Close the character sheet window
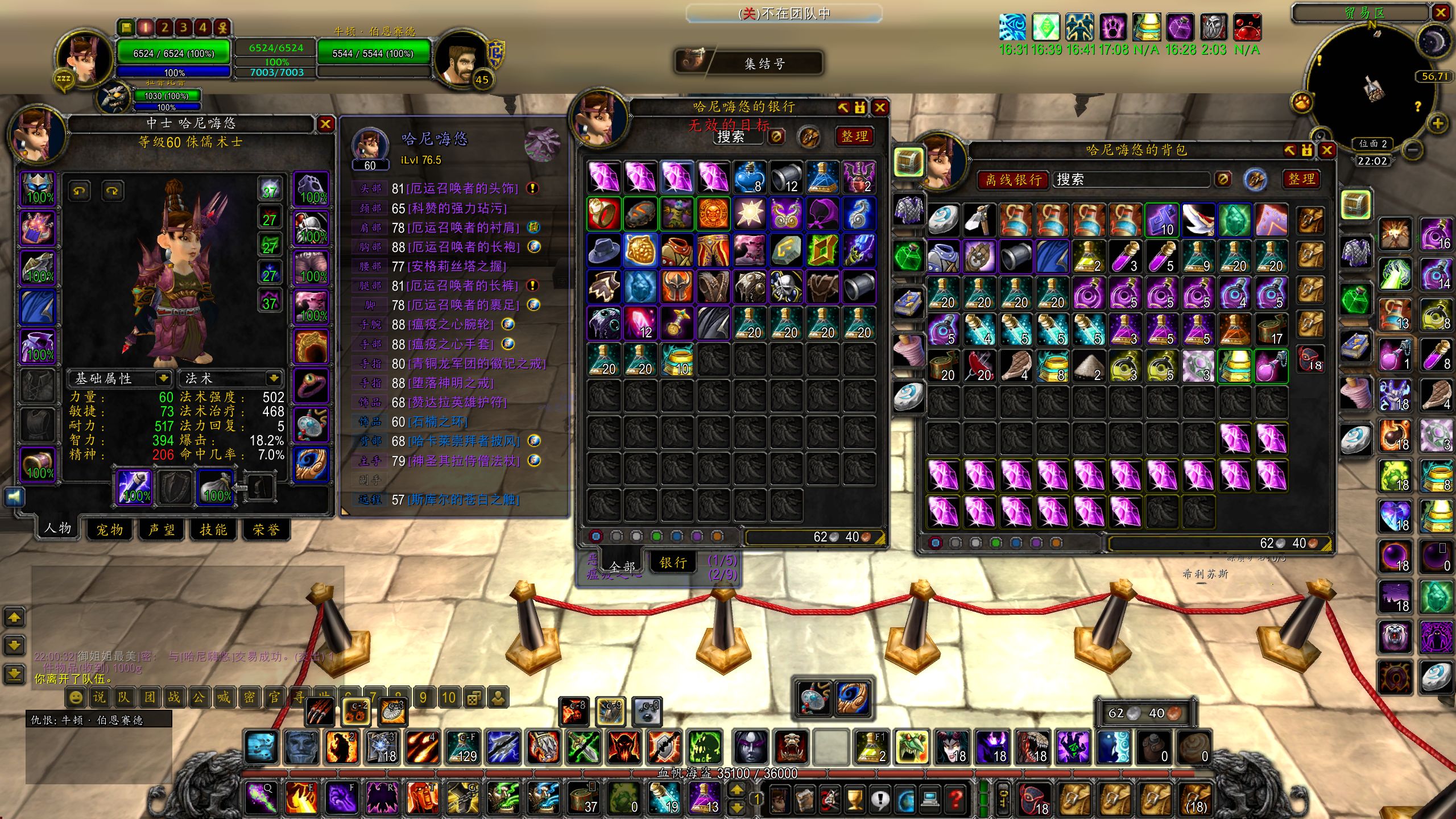 click(325, 124)
